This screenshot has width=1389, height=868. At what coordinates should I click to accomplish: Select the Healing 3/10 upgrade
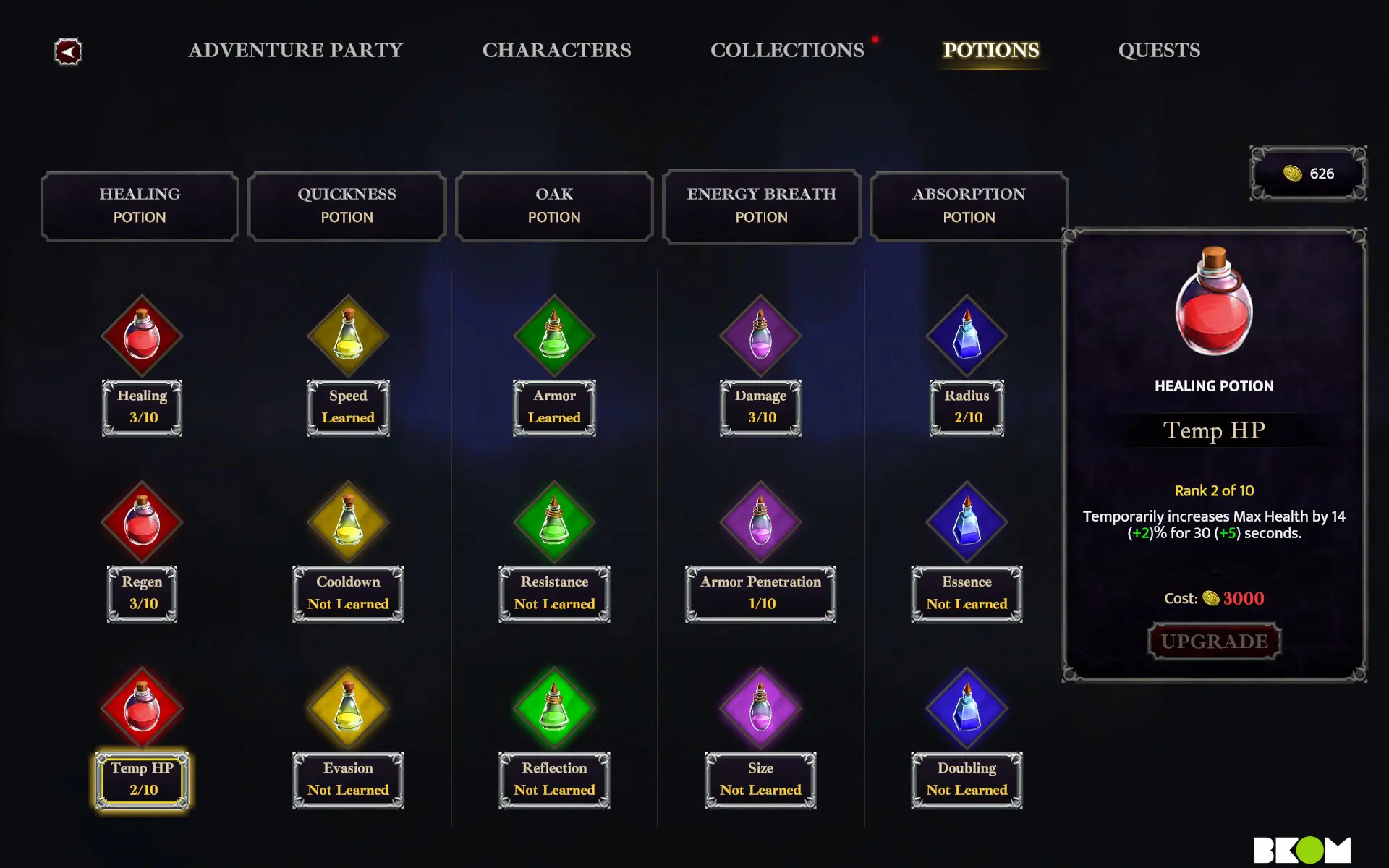(x=142, y=336)
